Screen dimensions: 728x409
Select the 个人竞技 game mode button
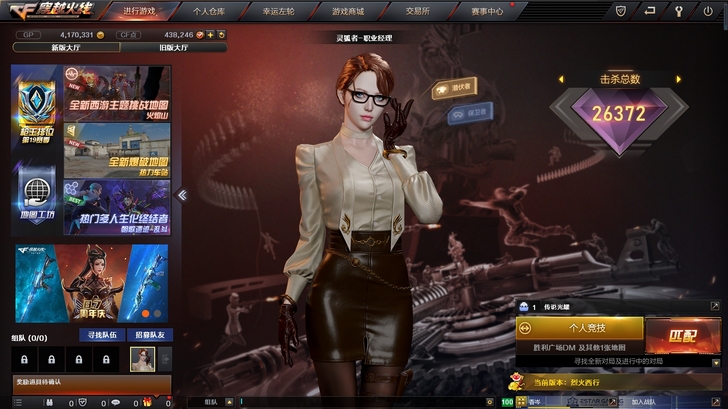pyautogui.click(x=580, y=327)
